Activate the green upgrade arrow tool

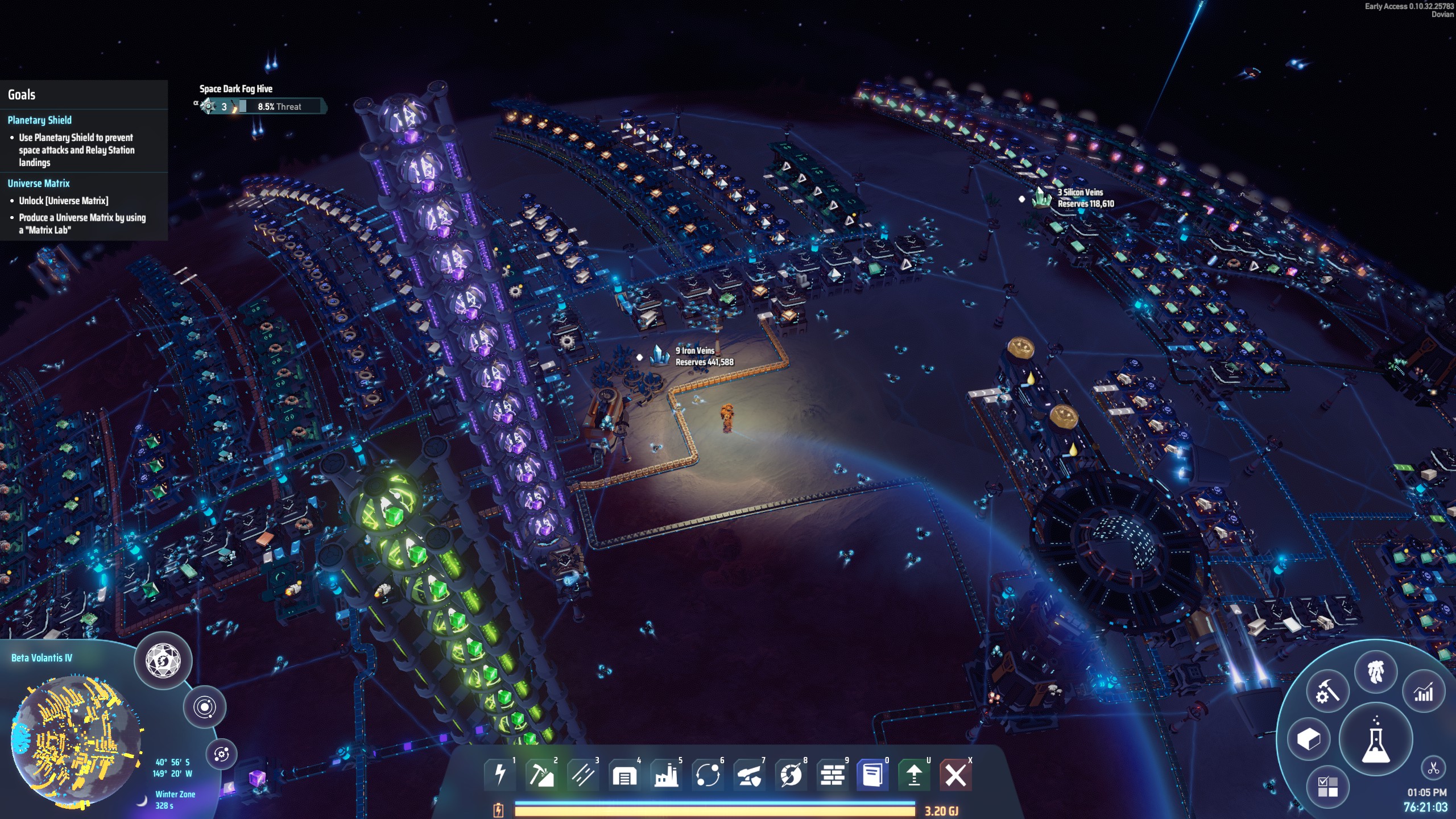(914, 774)
